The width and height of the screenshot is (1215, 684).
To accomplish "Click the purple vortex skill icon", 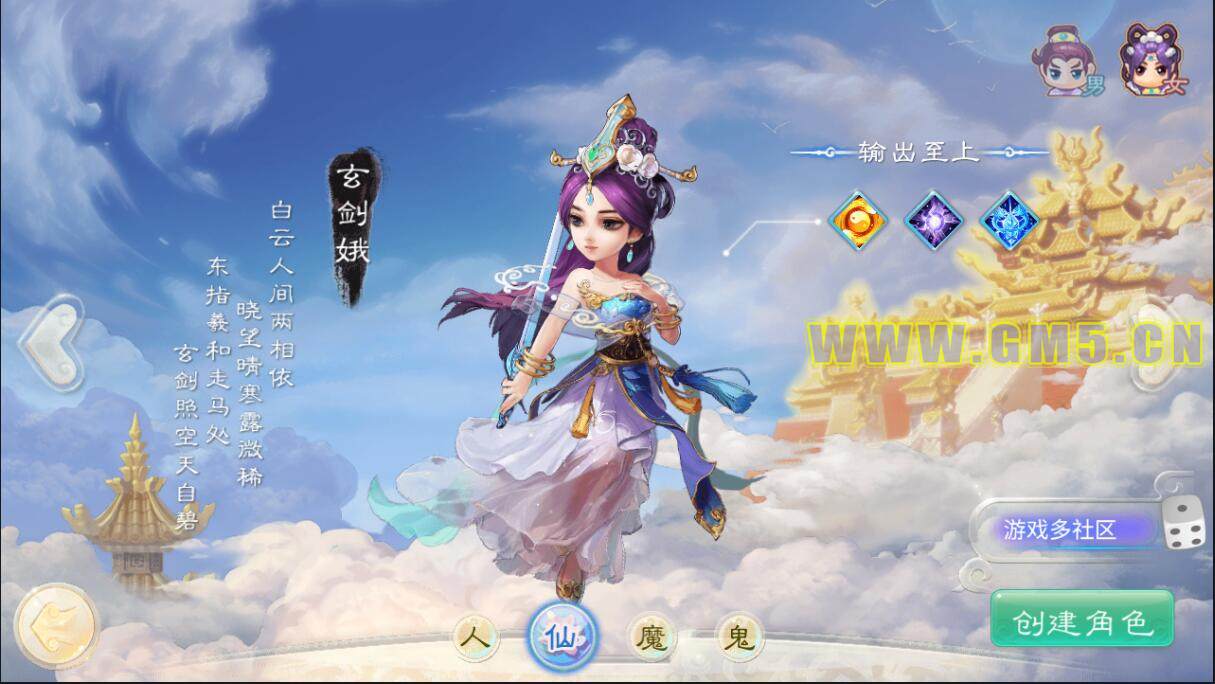I will (x=934, y=218).
